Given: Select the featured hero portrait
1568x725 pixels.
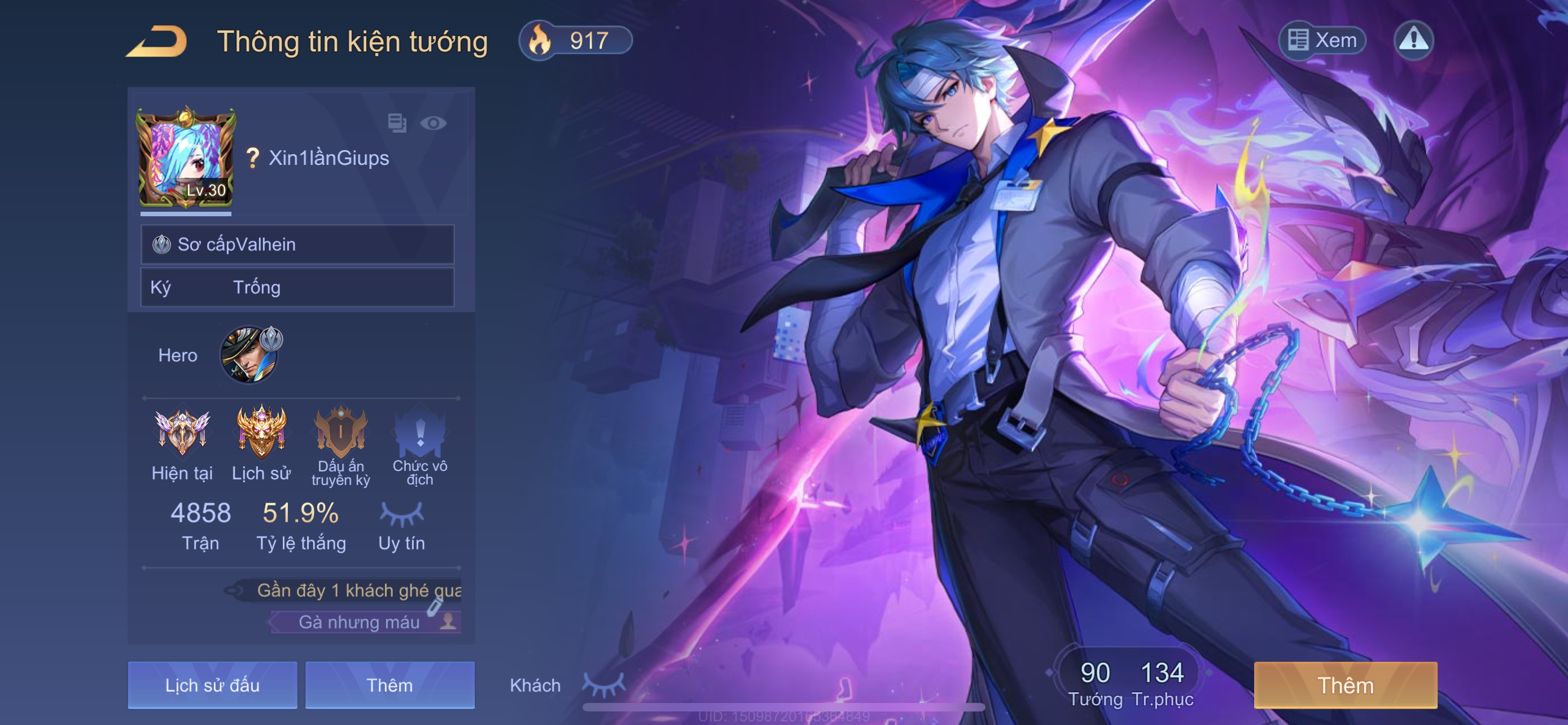Looking at the screenshot, I should (x=249, y=354).
